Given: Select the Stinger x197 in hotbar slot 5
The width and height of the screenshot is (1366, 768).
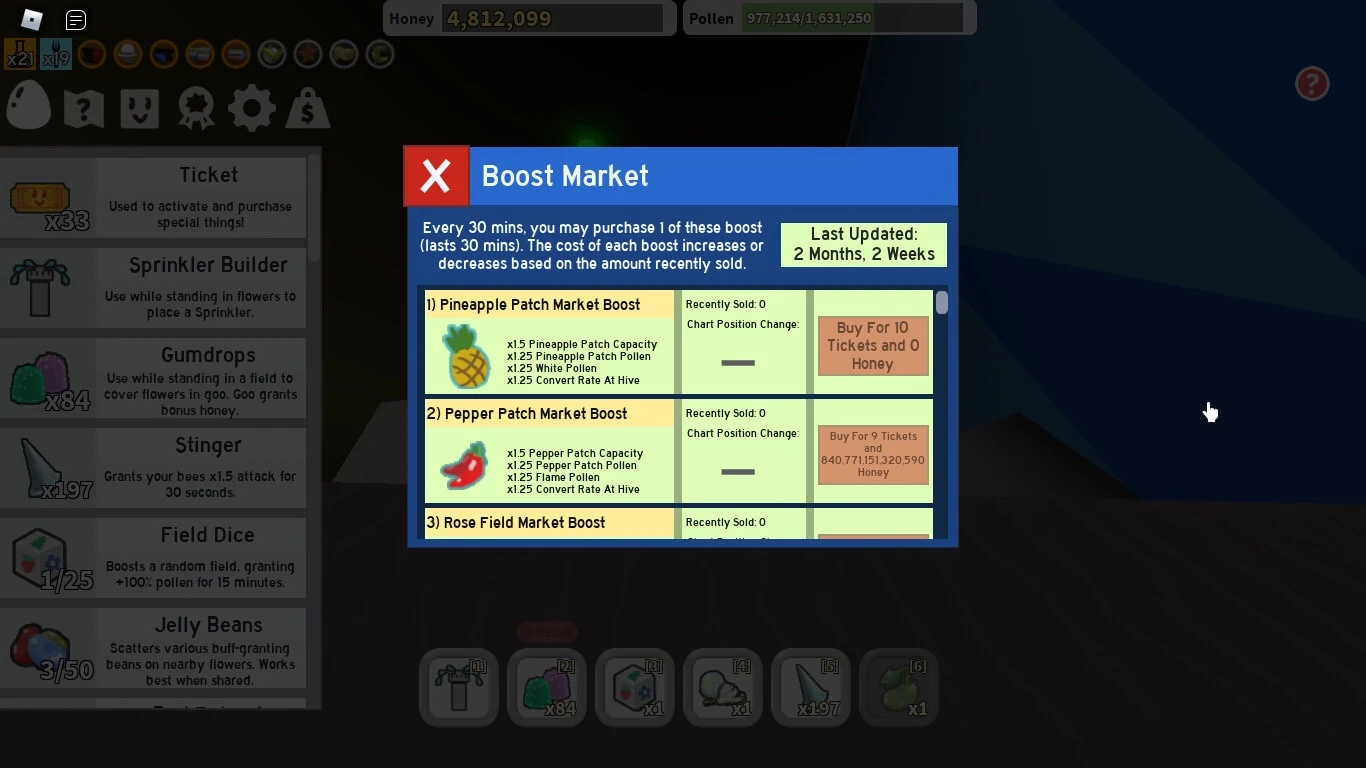Looking at the screenshot, I should point(810,687).
